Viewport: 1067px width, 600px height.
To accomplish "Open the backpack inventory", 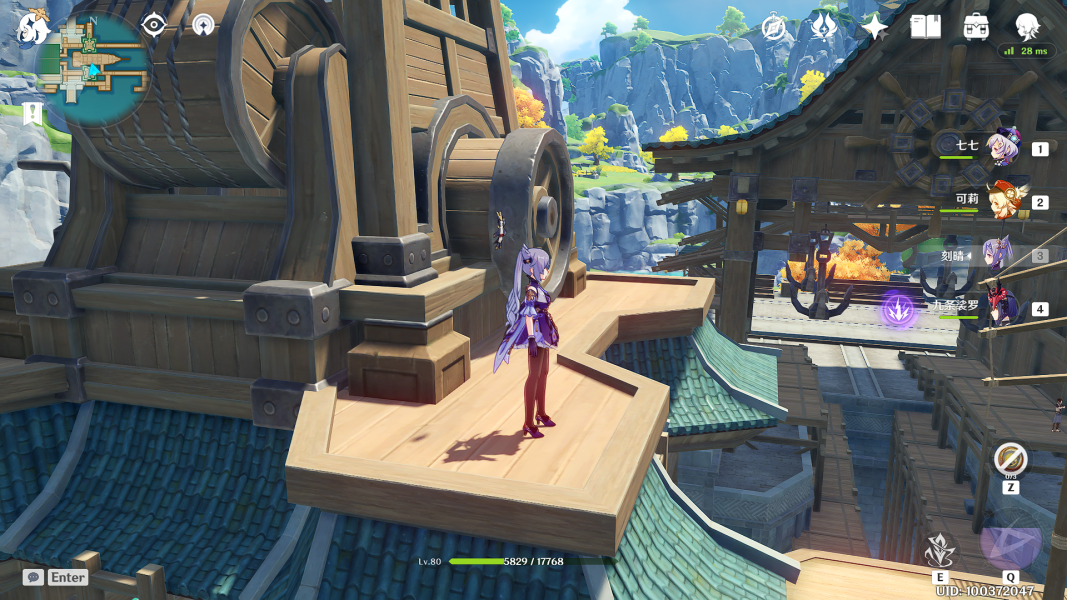I will pyautogui.click(x=977, y=27).
